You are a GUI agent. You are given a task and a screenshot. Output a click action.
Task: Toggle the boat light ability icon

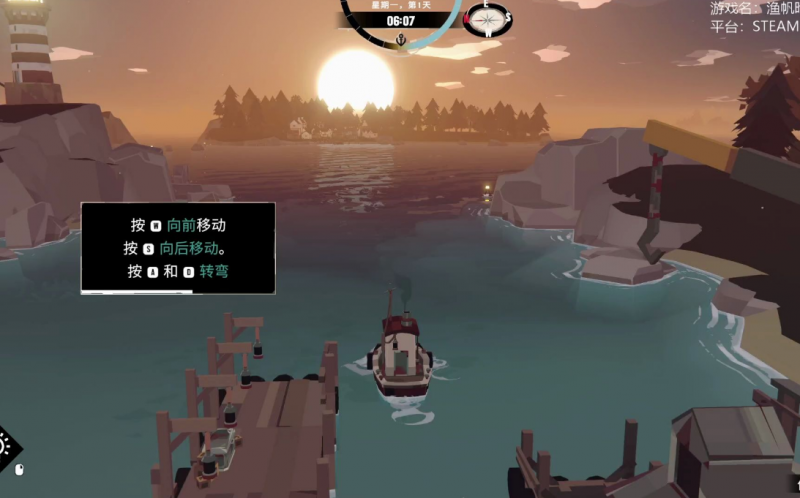(x=4, y=444)
